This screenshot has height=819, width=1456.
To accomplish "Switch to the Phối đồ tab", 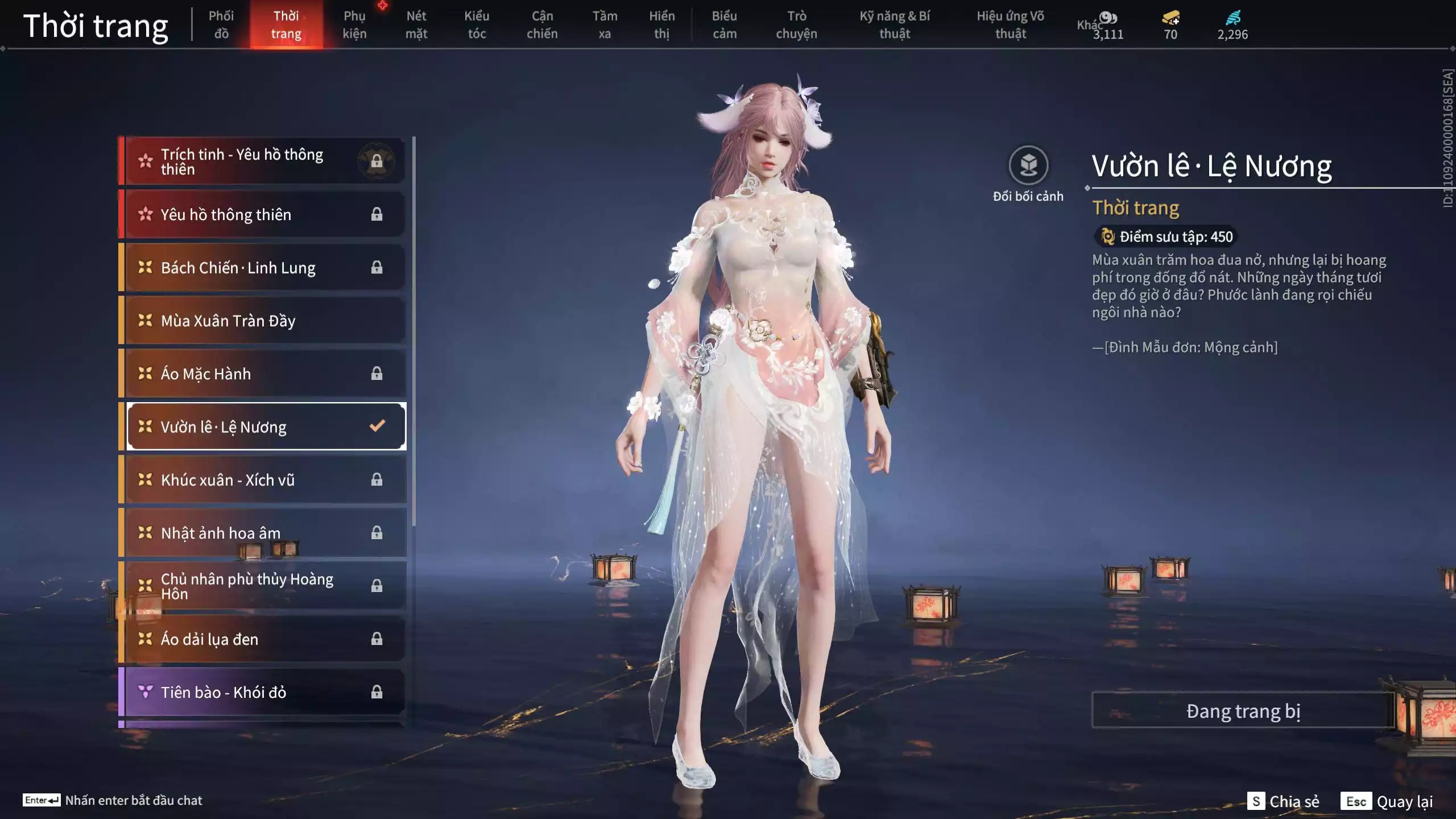I will [x=221, y=25].
